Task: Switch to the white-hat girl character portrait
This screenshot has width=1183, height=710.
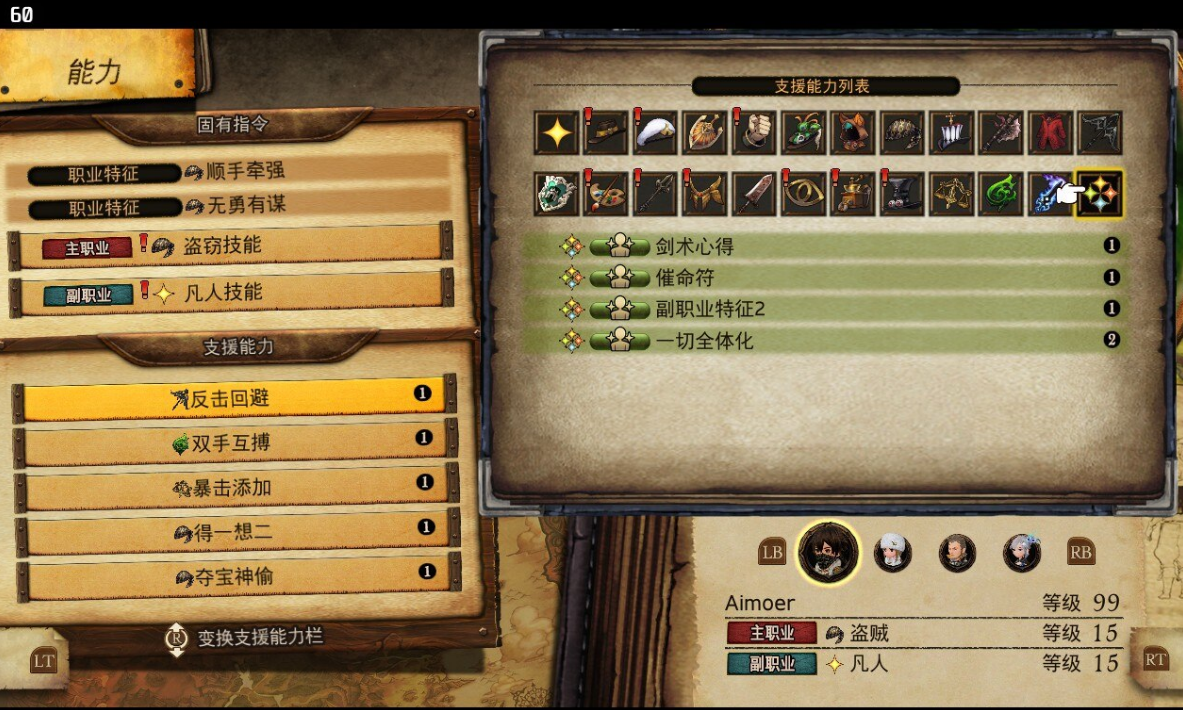Action: coord(892,551)
